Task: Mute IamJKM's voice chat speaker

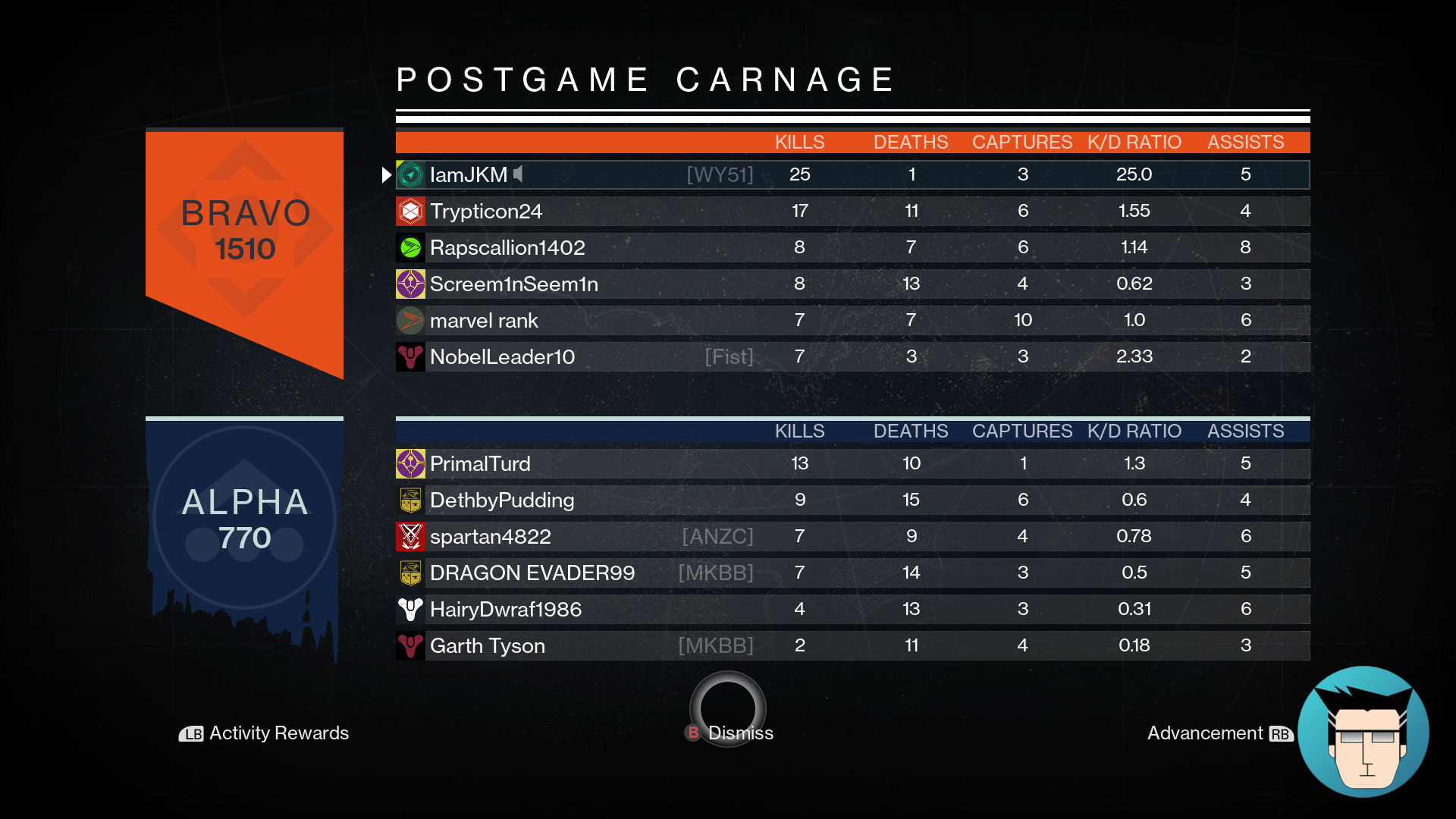Action: point(518,174)
